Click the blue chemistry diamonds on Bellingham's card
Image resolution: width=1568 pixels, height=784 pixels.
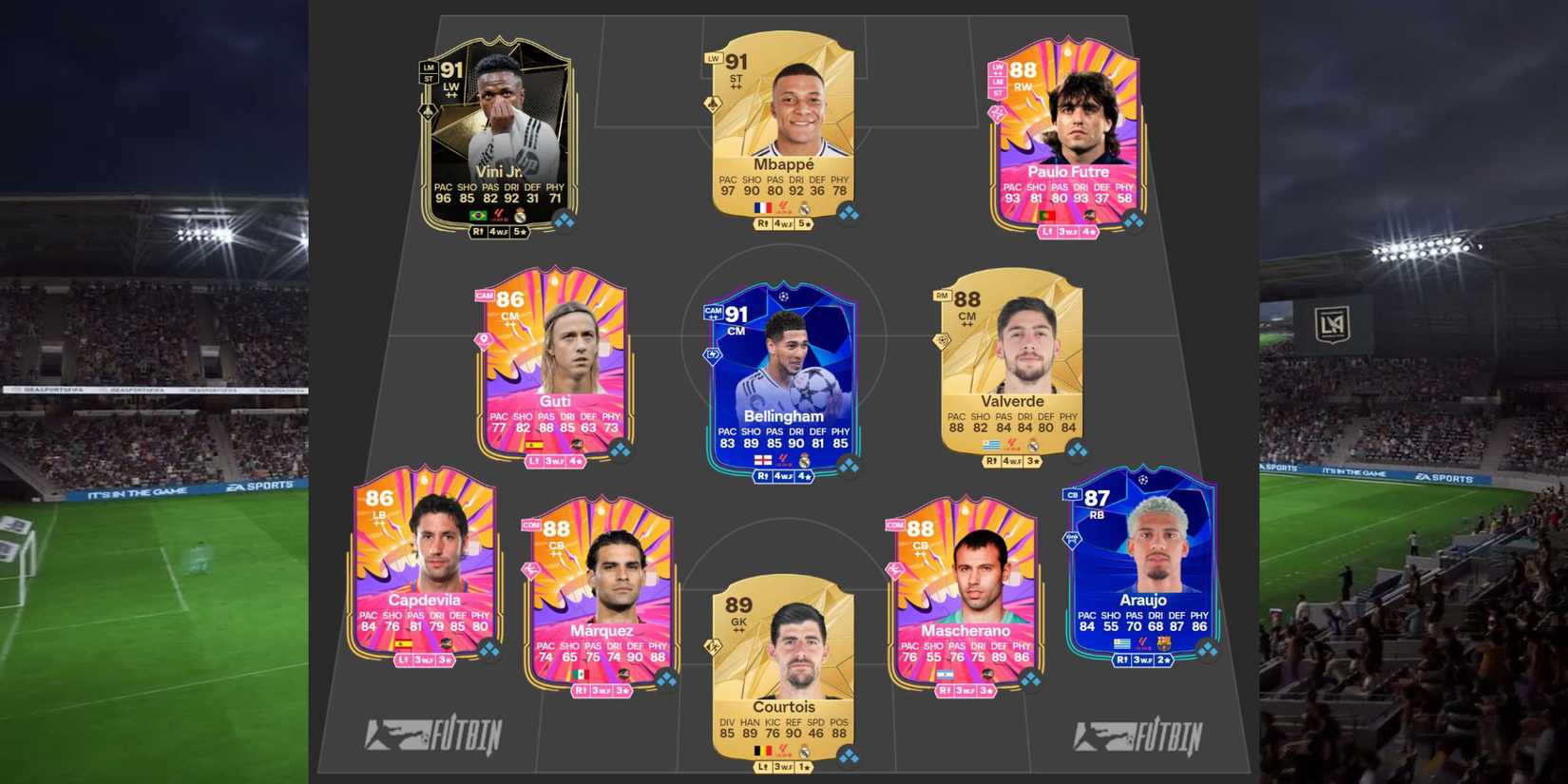pos(849,468)
